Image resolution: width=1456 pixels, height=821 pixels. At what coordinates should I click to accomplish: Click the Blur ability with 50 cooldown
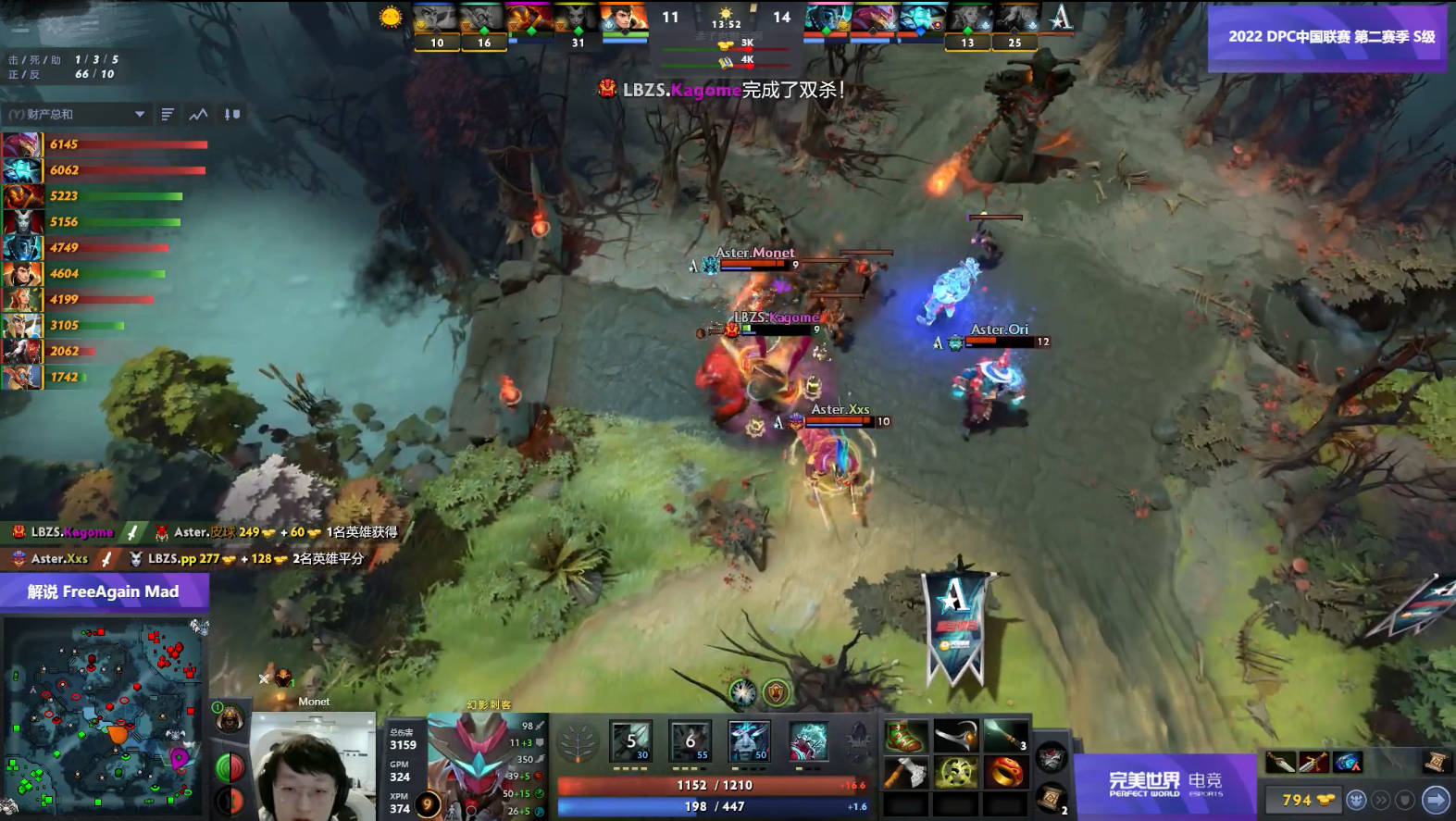(750, 740)
